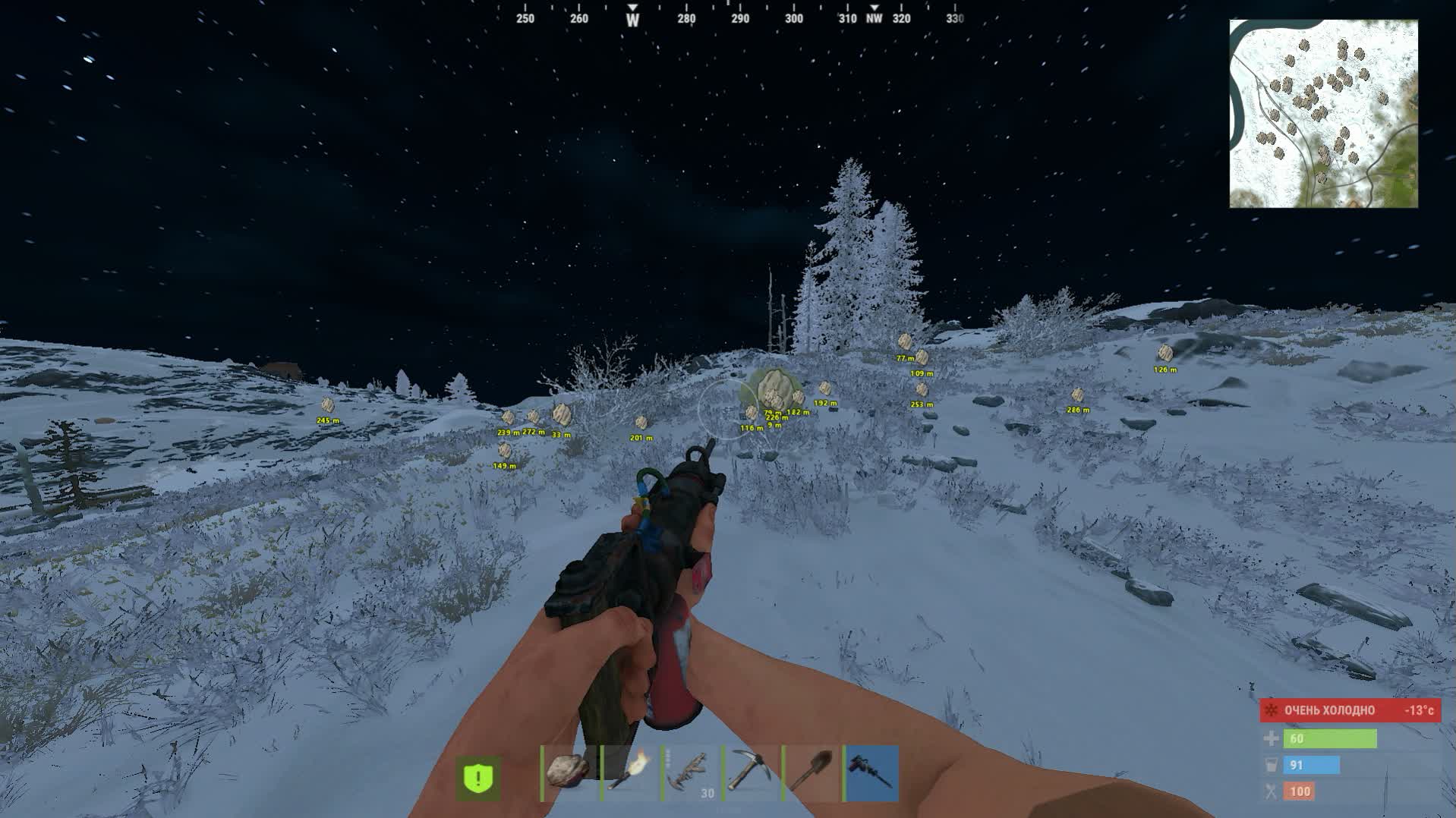Image resolution: width=1456 pixels, height=818 pixels.
Task: Select the pickaxe in the hotbar
Action: click(x=752, y=773)
